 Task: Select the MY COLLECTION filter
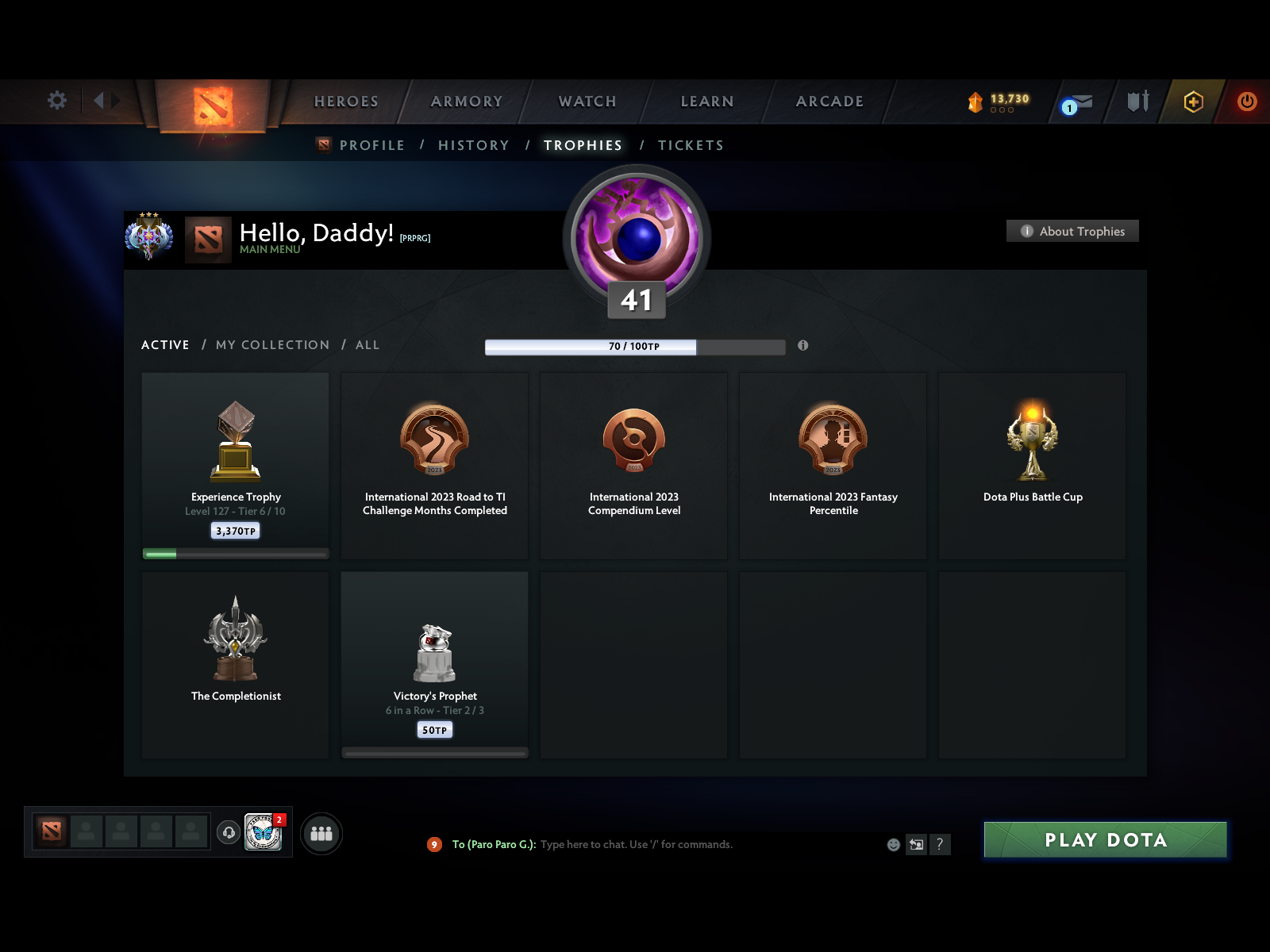pos(272,345)
